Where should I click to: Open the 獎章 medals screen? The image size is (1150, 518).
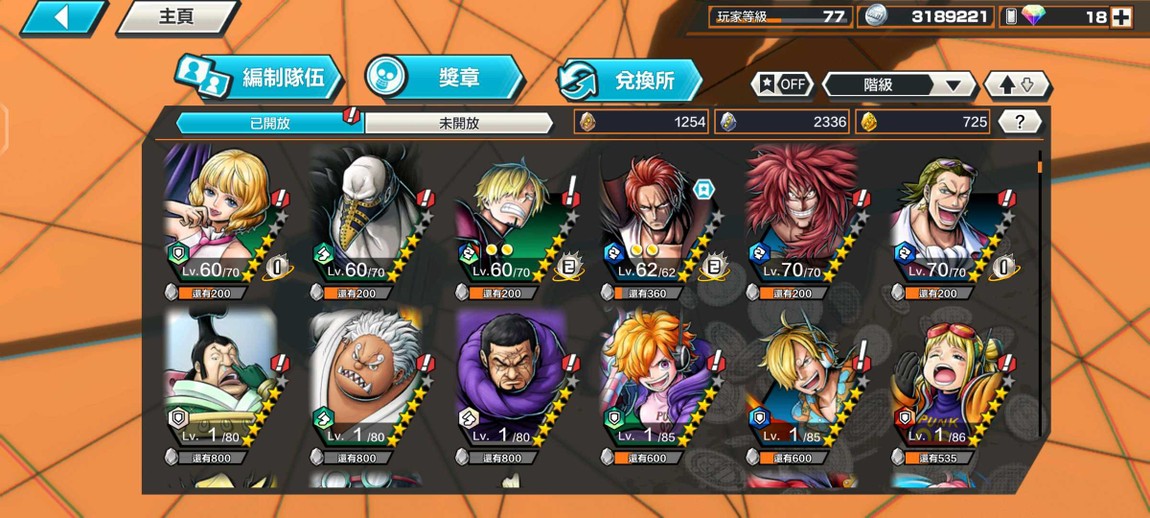444,78
